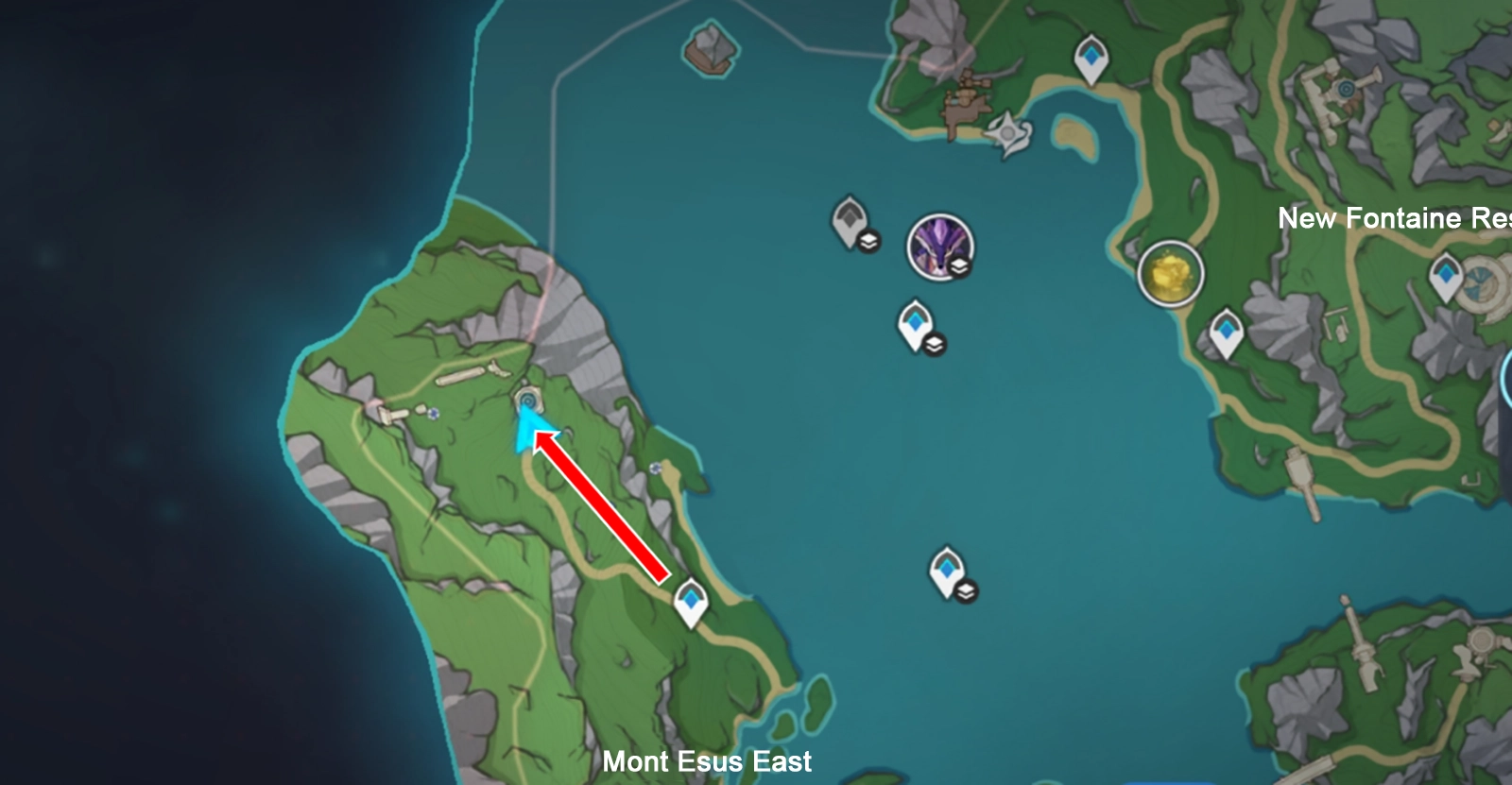Click the waypoint beside New Fontaine Research Institute

[x=1225, y=333]
